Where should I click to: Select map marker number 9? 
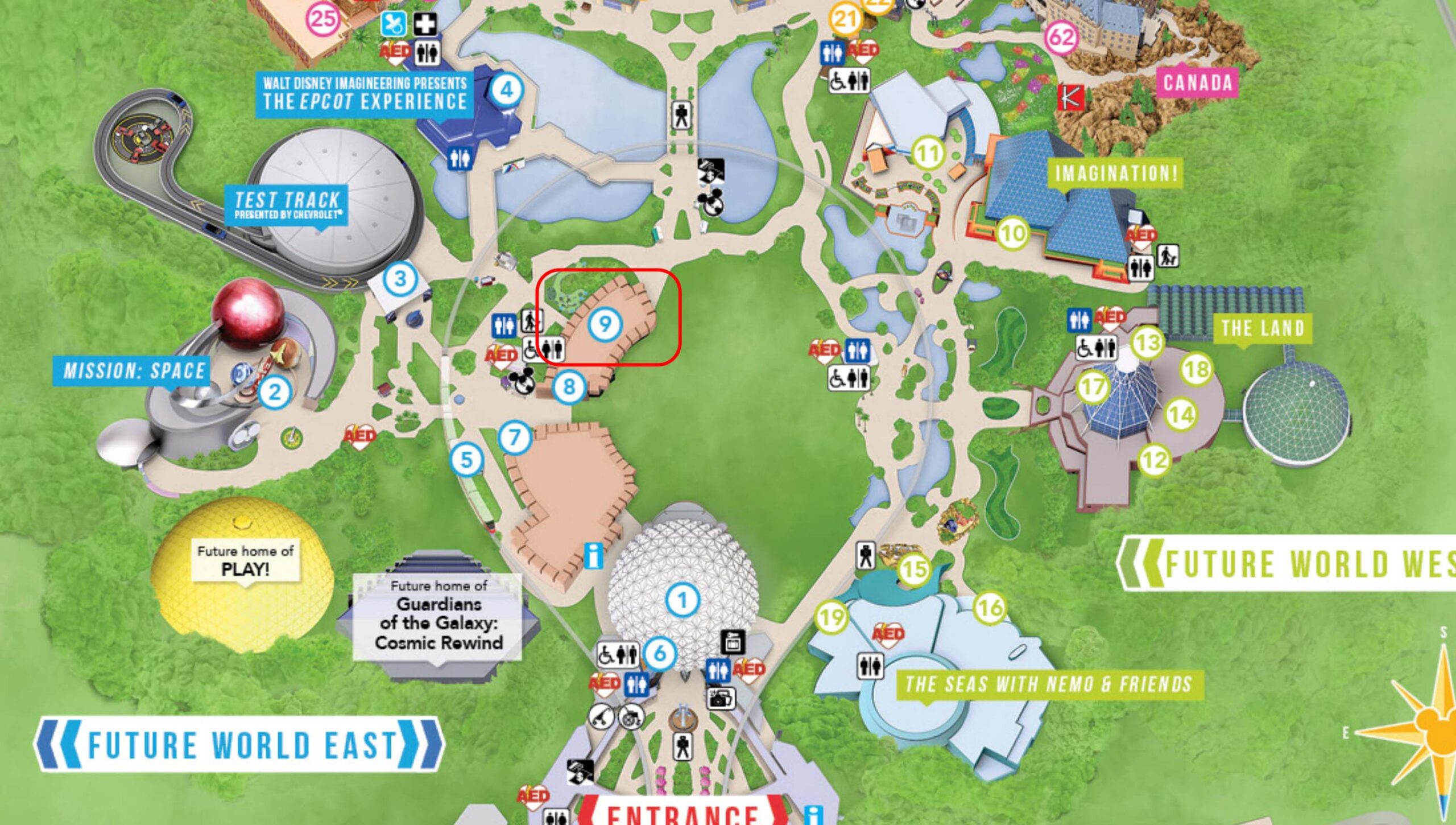tap(604, 324)
